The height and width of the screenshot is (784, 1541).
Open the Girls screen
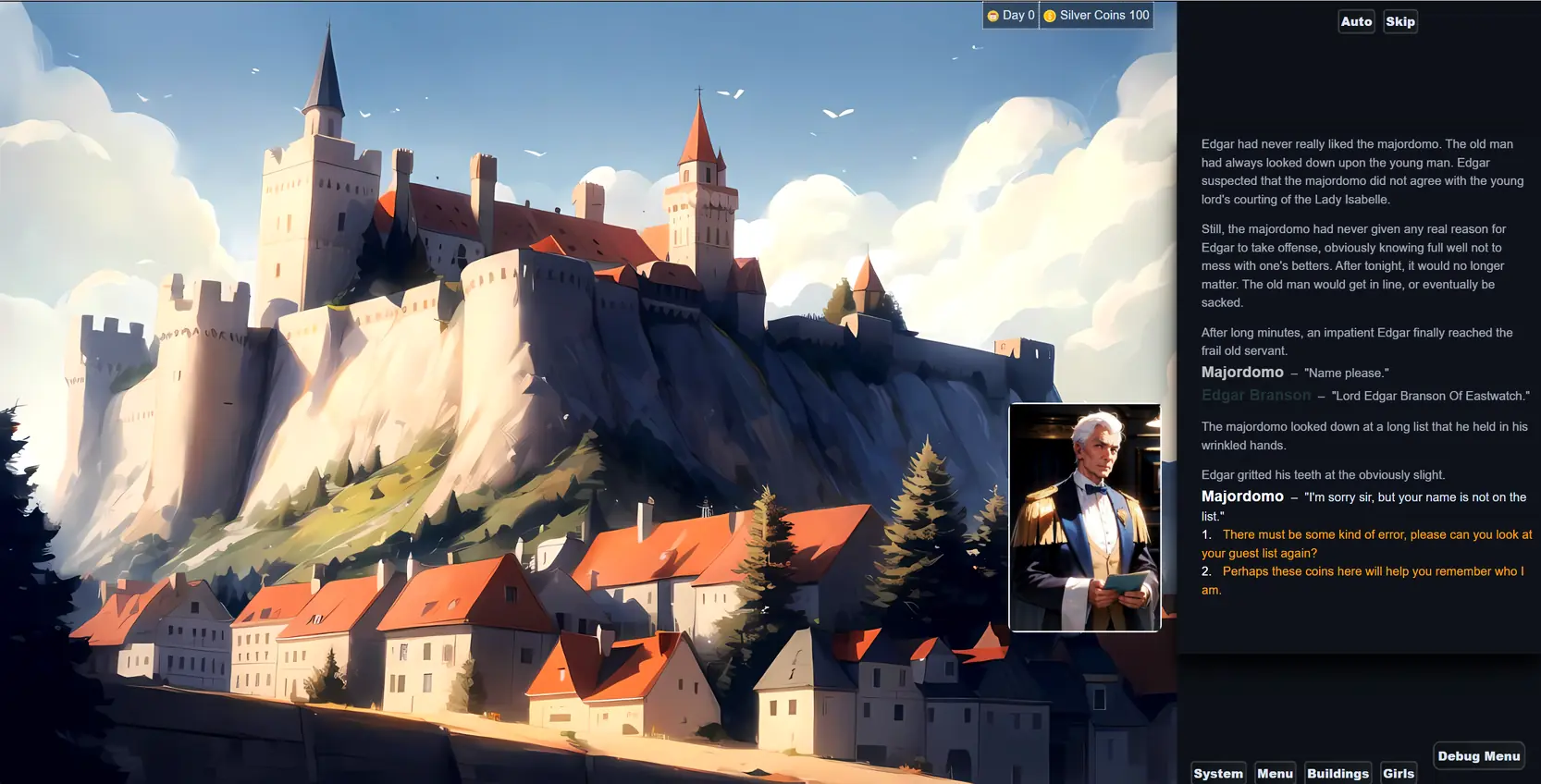pyautogui.click(x=1398, y=773)
